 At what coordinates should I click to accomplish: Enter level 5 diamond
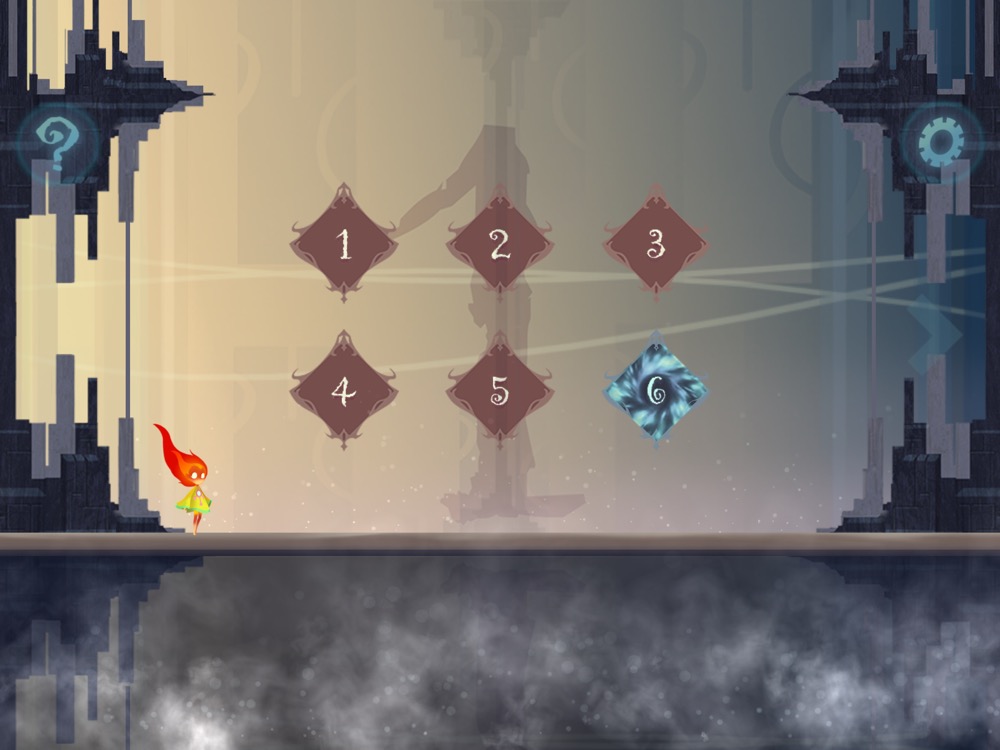[x=500, y=392]
